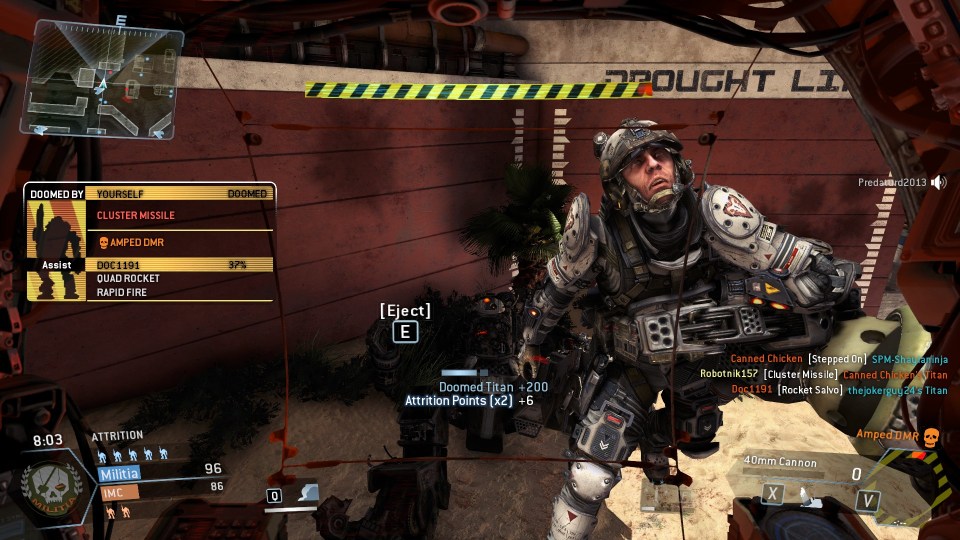960x540 pixels.
Task: Select the Canned Chicken Stepped On kill feed entry
Action: (x=838, y=358)
